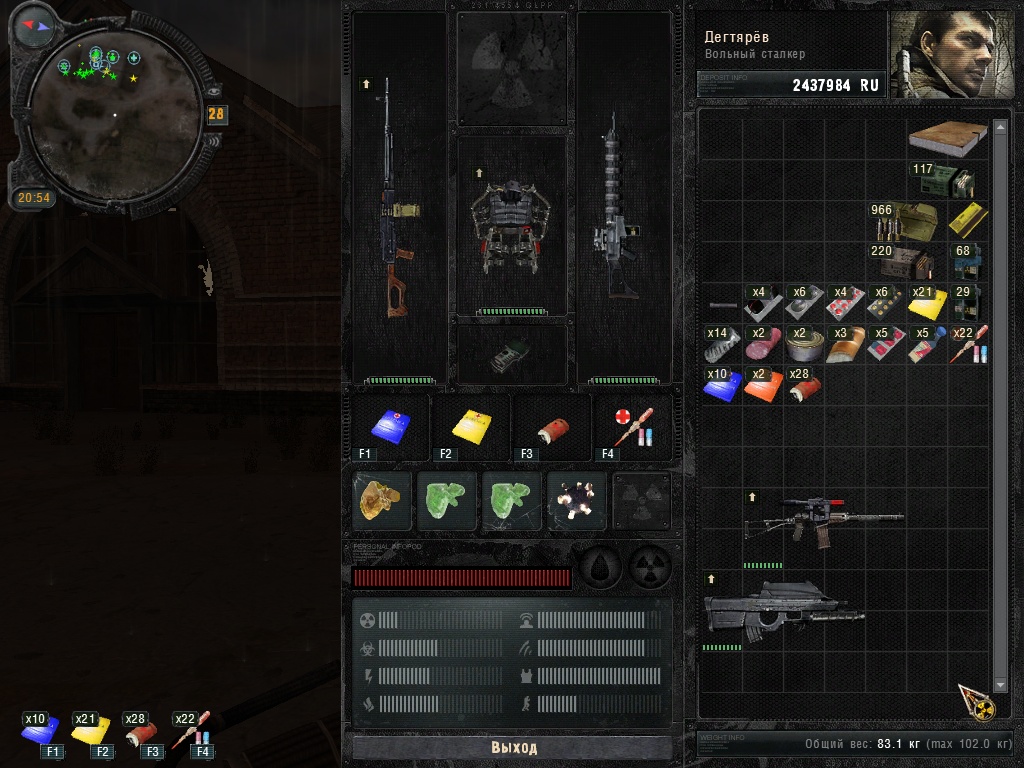Select the golden artifact on the belt

383,501
